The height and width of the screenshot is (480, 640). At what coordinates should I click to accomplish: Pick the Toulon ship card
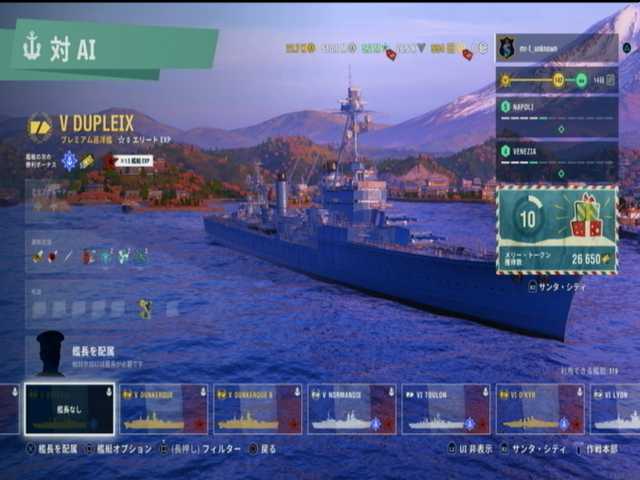[445, 409]
